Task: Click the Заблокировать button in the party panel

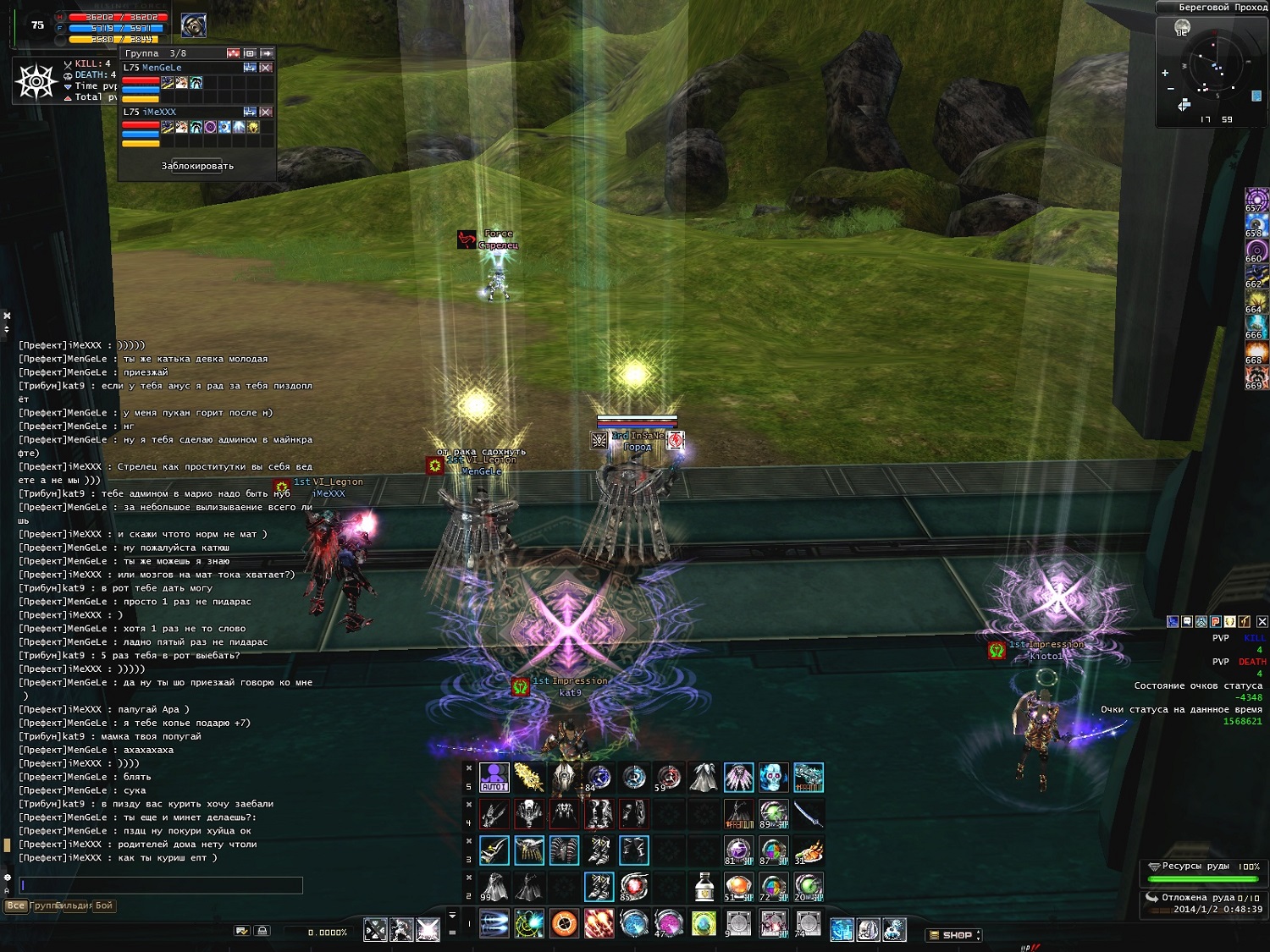Action: 197,166
